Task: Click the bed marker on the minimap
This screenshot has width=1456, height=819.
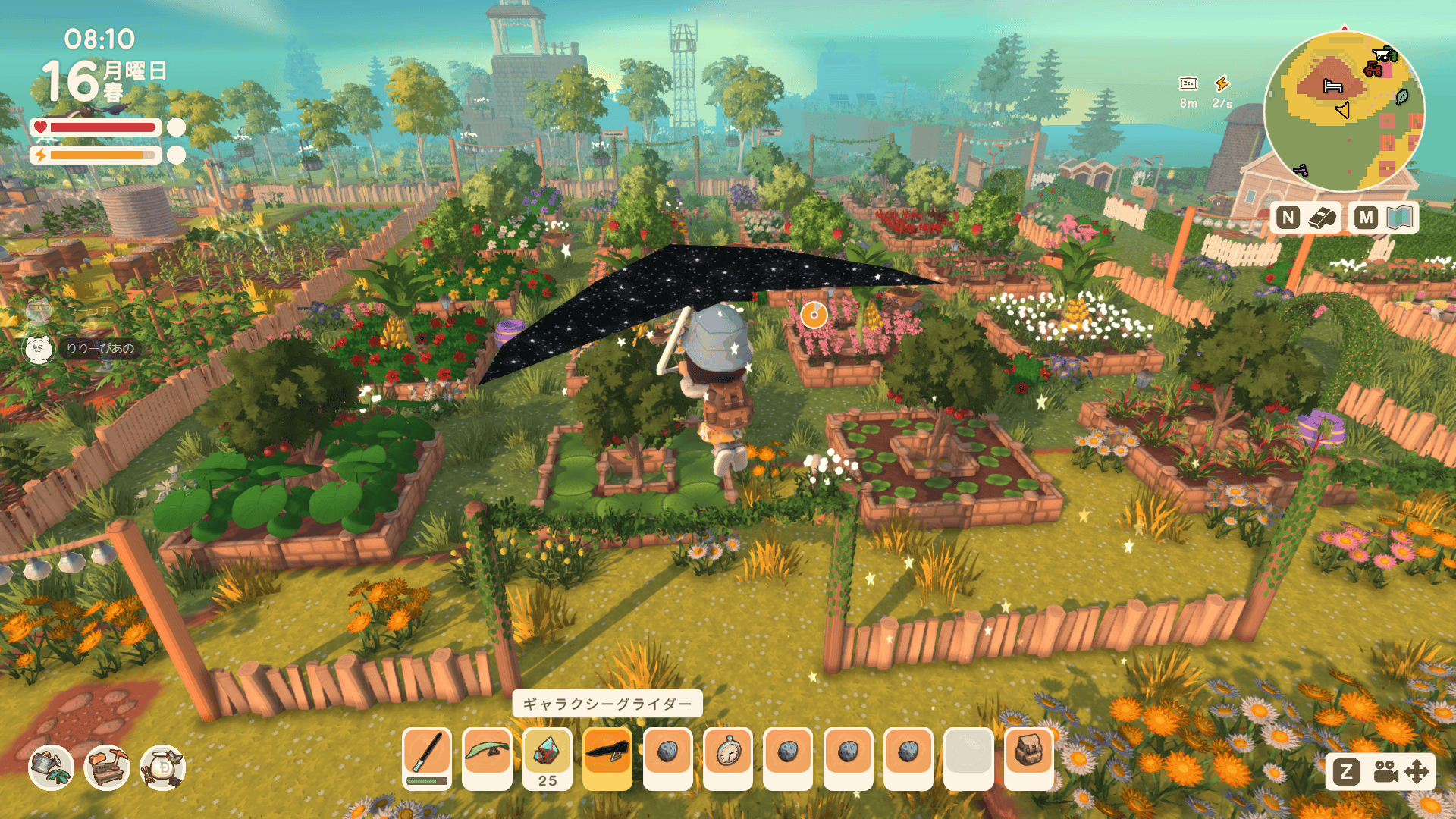Action: pos(1332,86)
